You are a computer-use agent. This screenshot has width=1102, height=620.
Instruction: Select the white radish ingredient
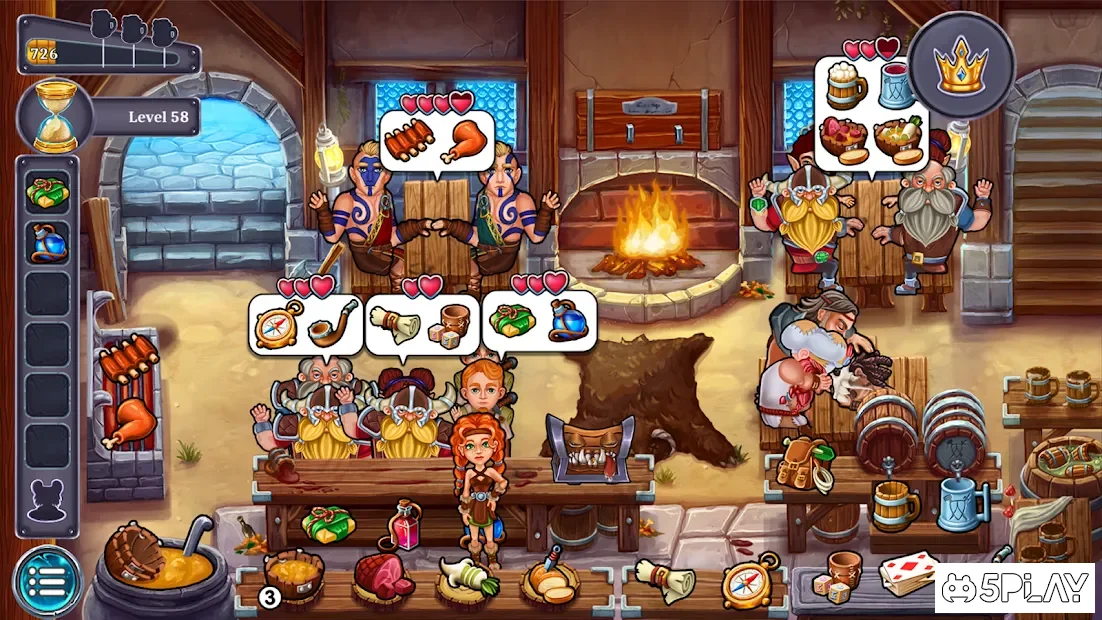click(x=464, y=577)
